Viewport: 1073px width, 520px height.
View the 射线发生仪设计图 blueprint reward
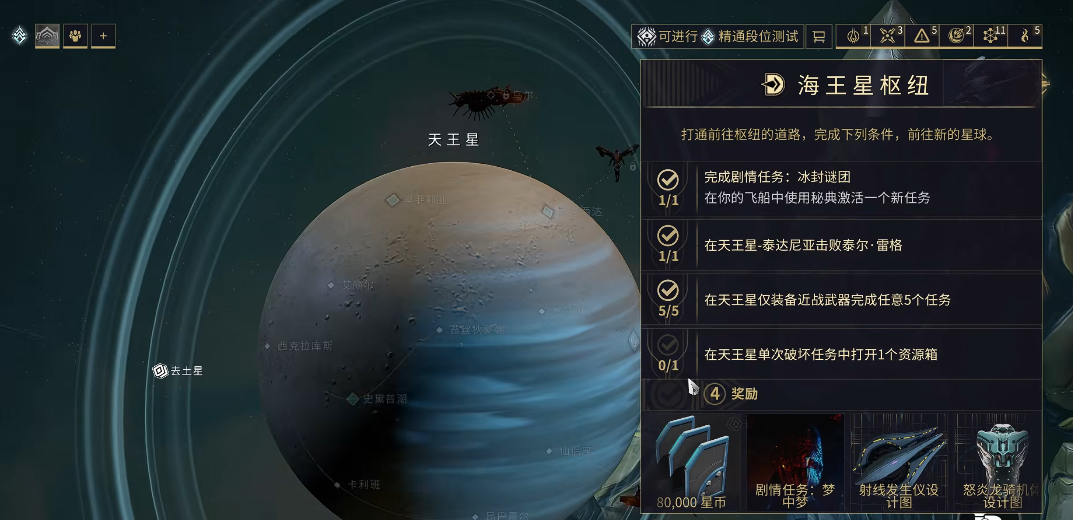coord(898,461)
